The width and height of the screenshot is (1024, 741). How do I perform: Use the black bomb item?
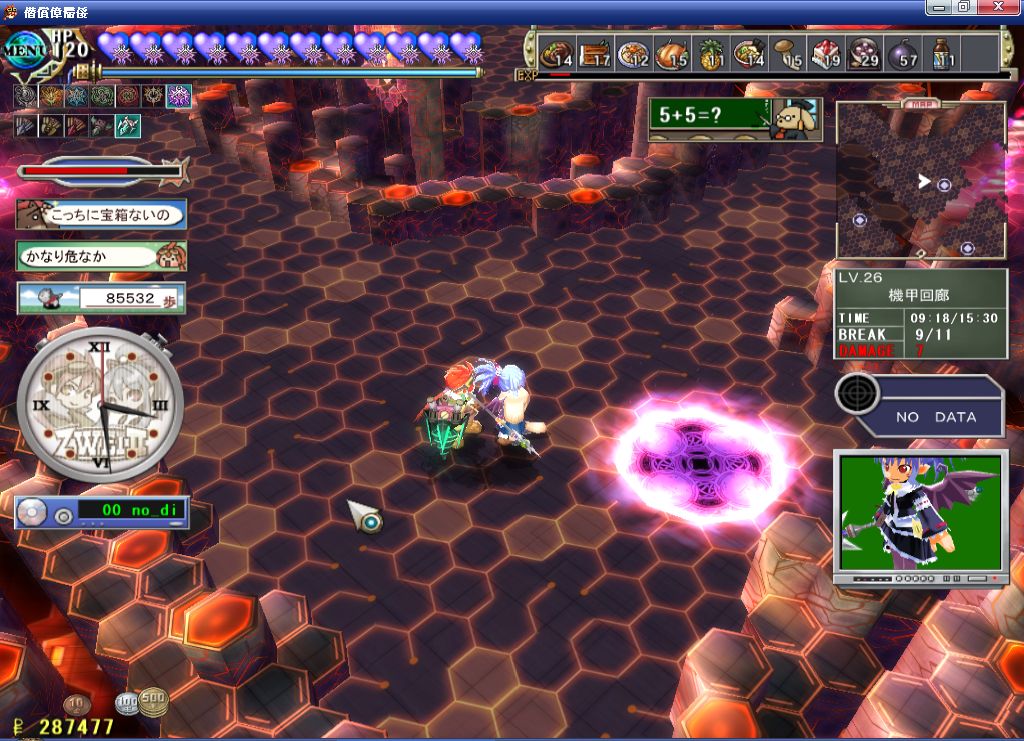click(x=904, y=52)
